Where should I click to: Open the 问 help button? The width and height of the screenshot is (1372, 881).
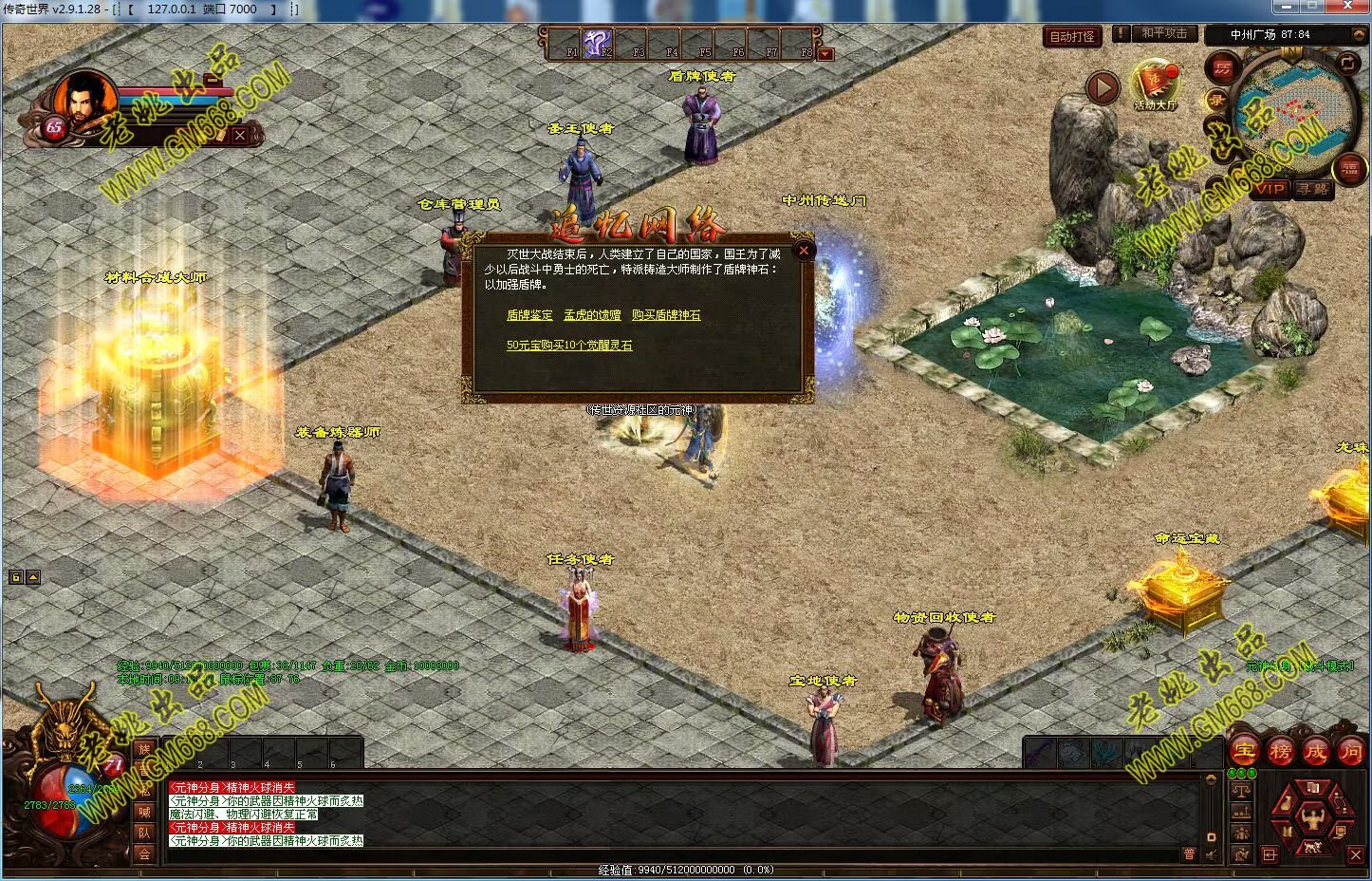tap(1350, 751)
